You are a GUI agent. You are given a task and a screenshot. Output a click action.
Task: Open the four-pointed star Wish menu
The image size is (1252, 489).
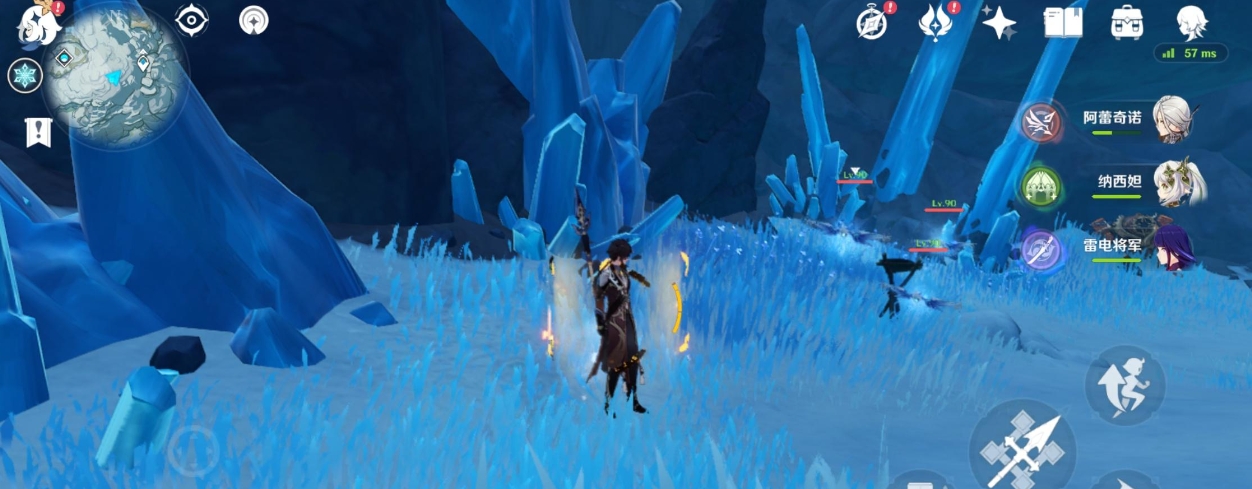tap(999, 22)
